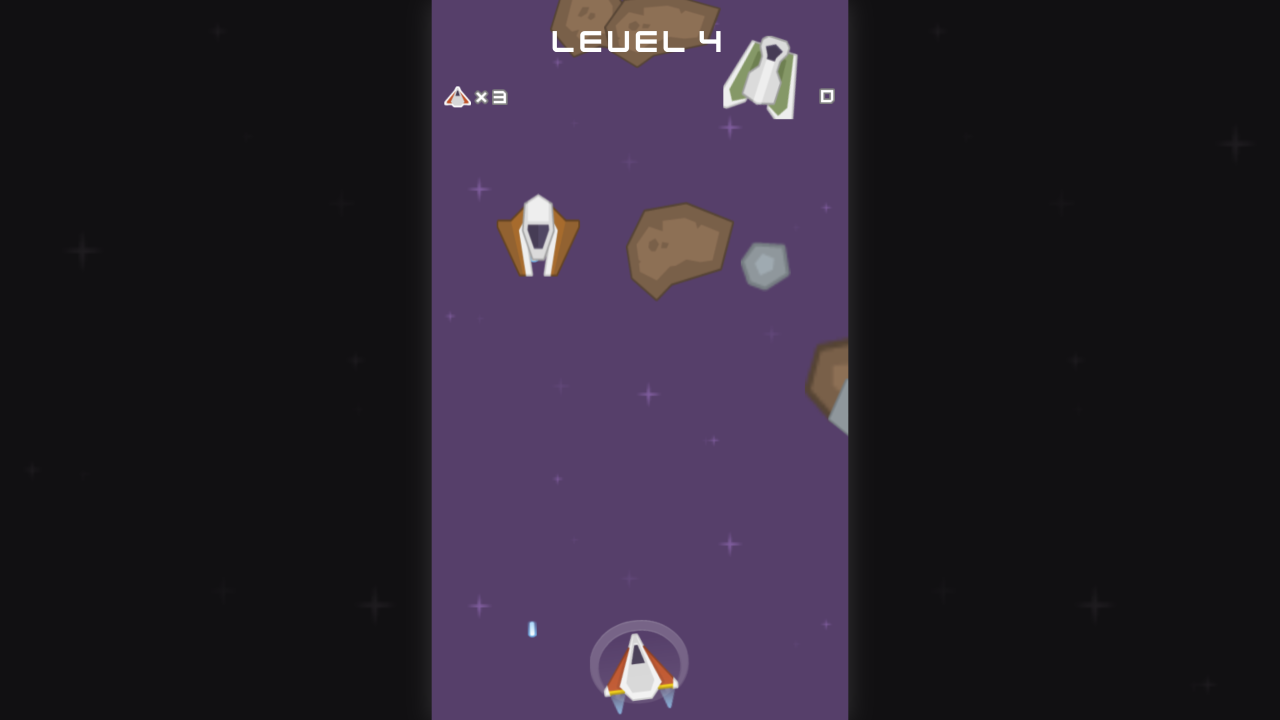Click the lives indicator ship icon
Screen dimensions: 1280x720
458,97
